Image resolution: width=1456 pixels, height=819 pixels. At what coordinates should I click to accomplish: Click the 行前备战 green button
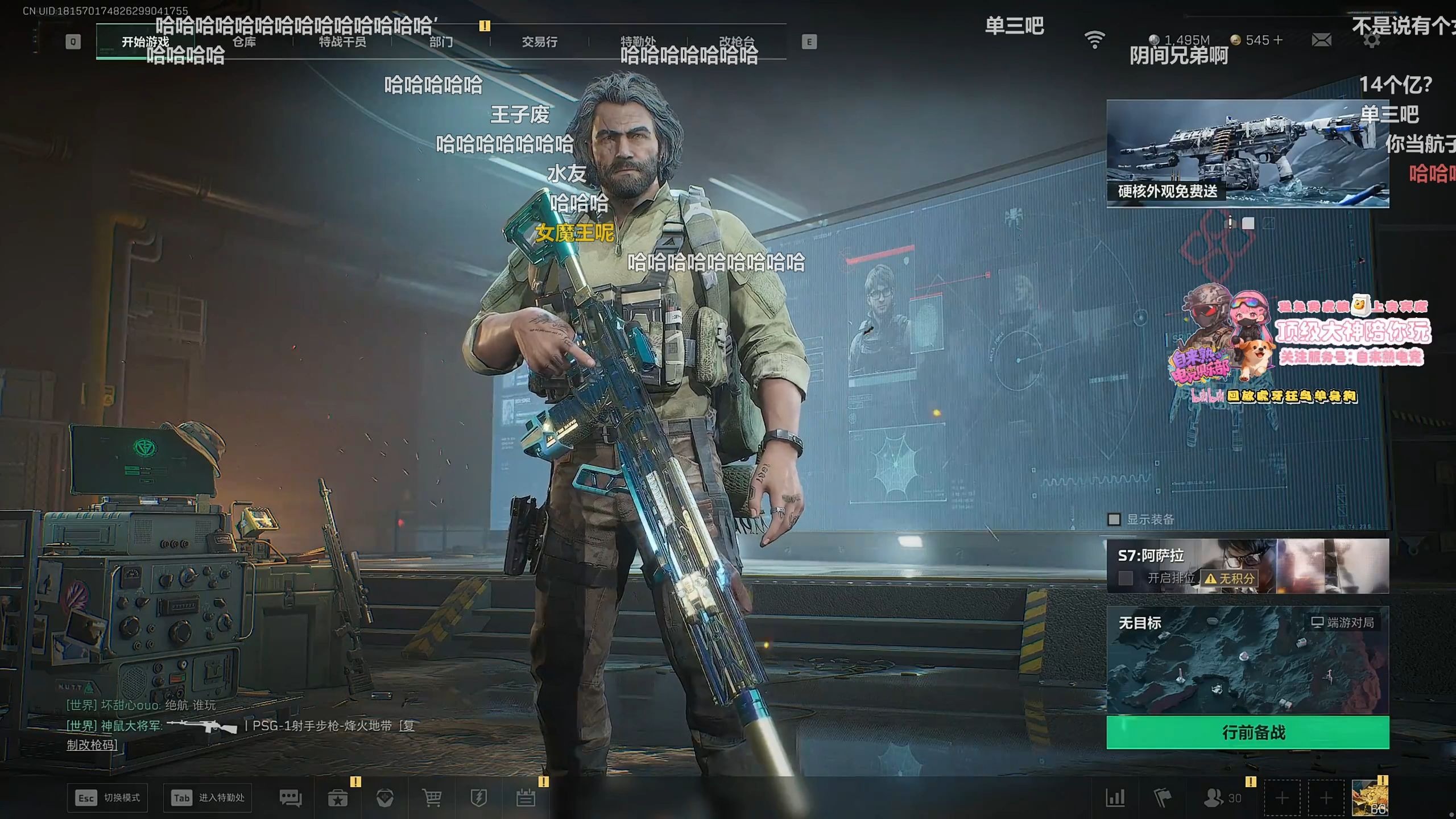click(1247, 733)
